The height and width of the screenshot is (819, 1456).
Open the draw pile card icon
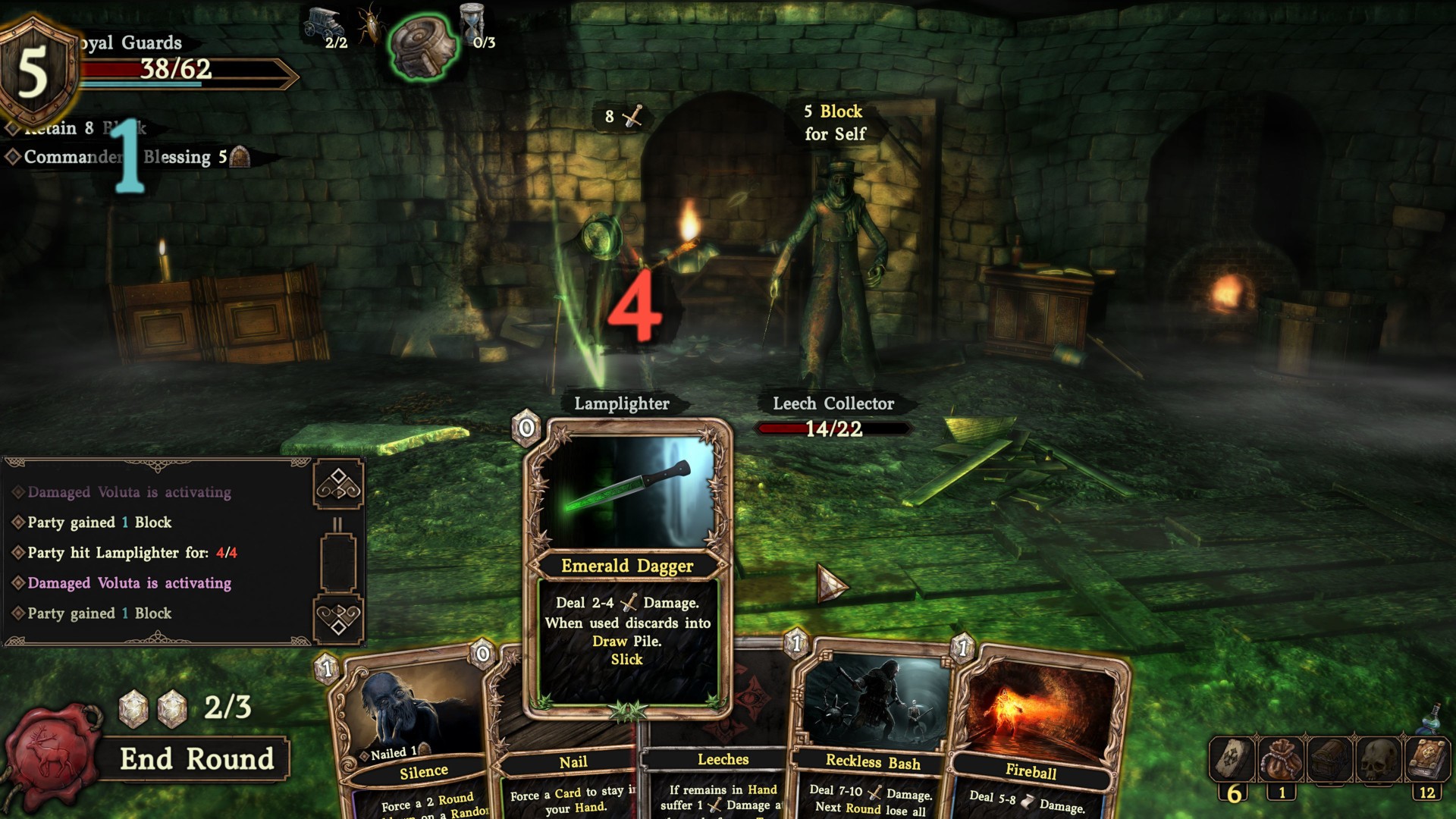pyautogui.click(x=1230, y=759)
